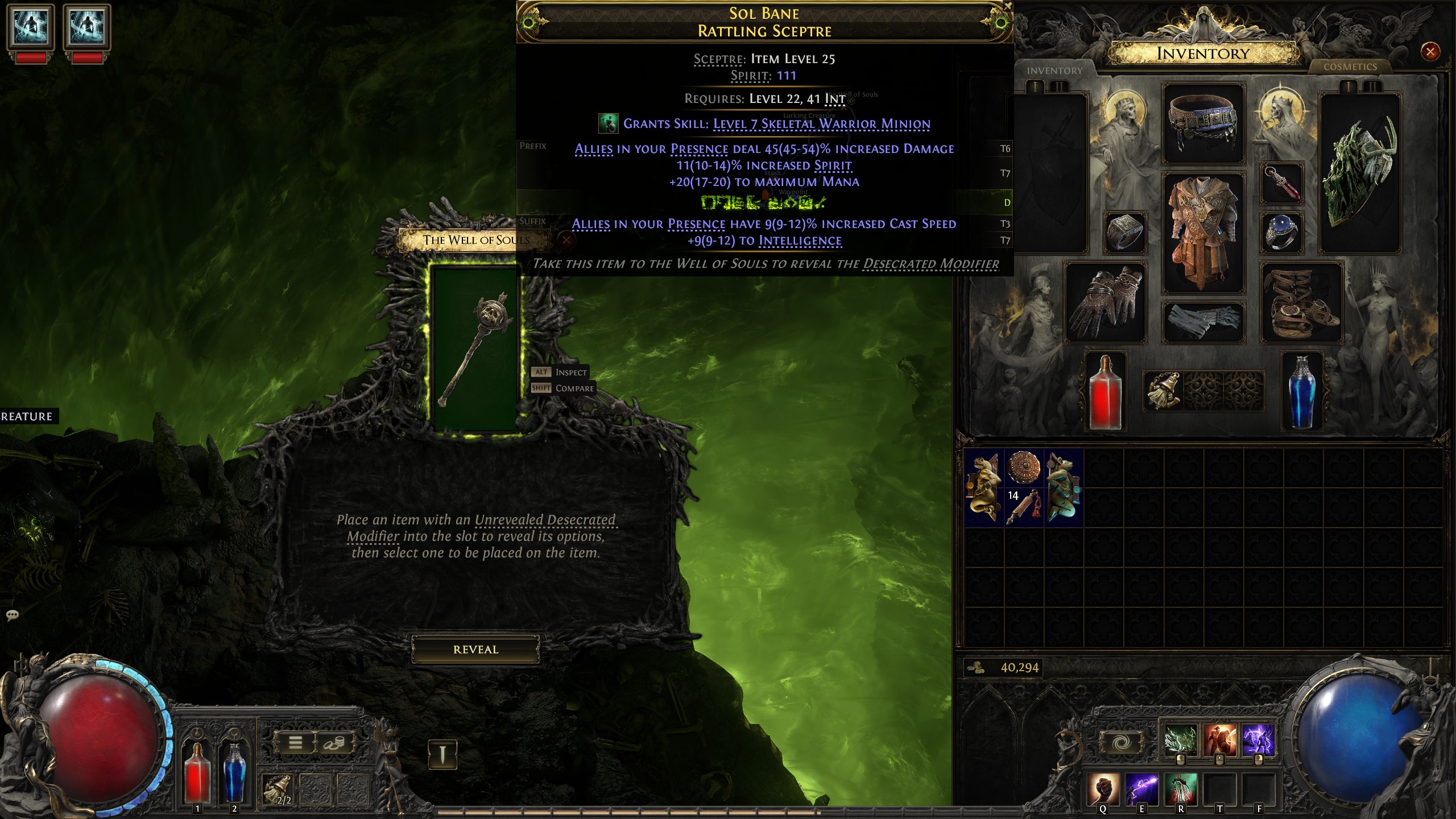Open the currency exchange coins icon

point(334,743)
